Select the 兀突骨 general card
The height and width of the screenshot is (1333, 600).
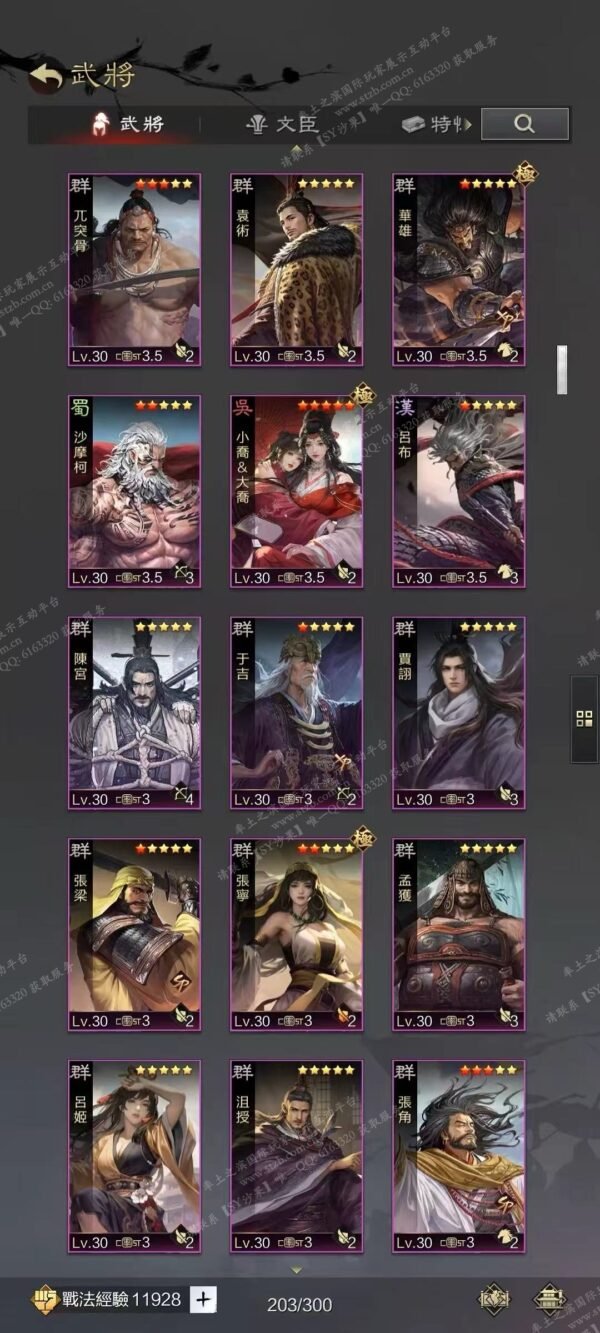[x=134, y=270]
